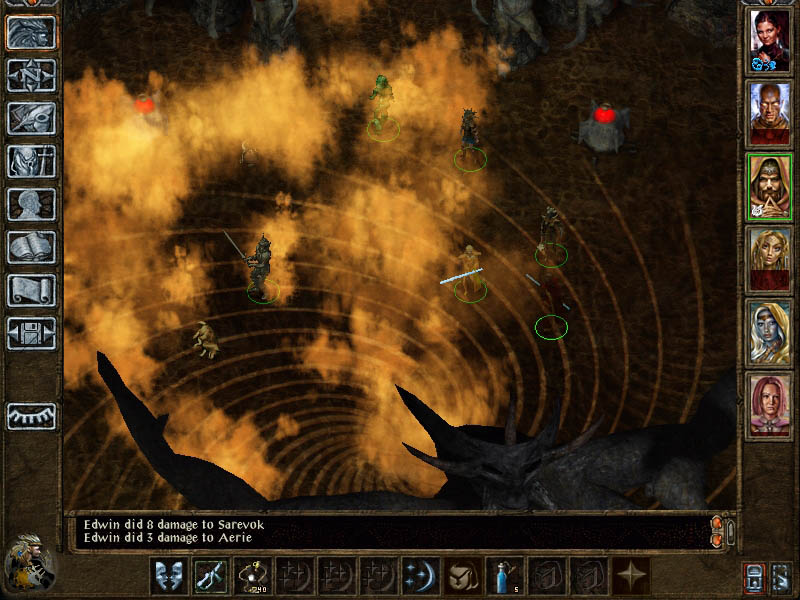The height and width of the screenshot is (600, 800).
Task: Select the dark-haired woman portrait
Action: (769, 40)
